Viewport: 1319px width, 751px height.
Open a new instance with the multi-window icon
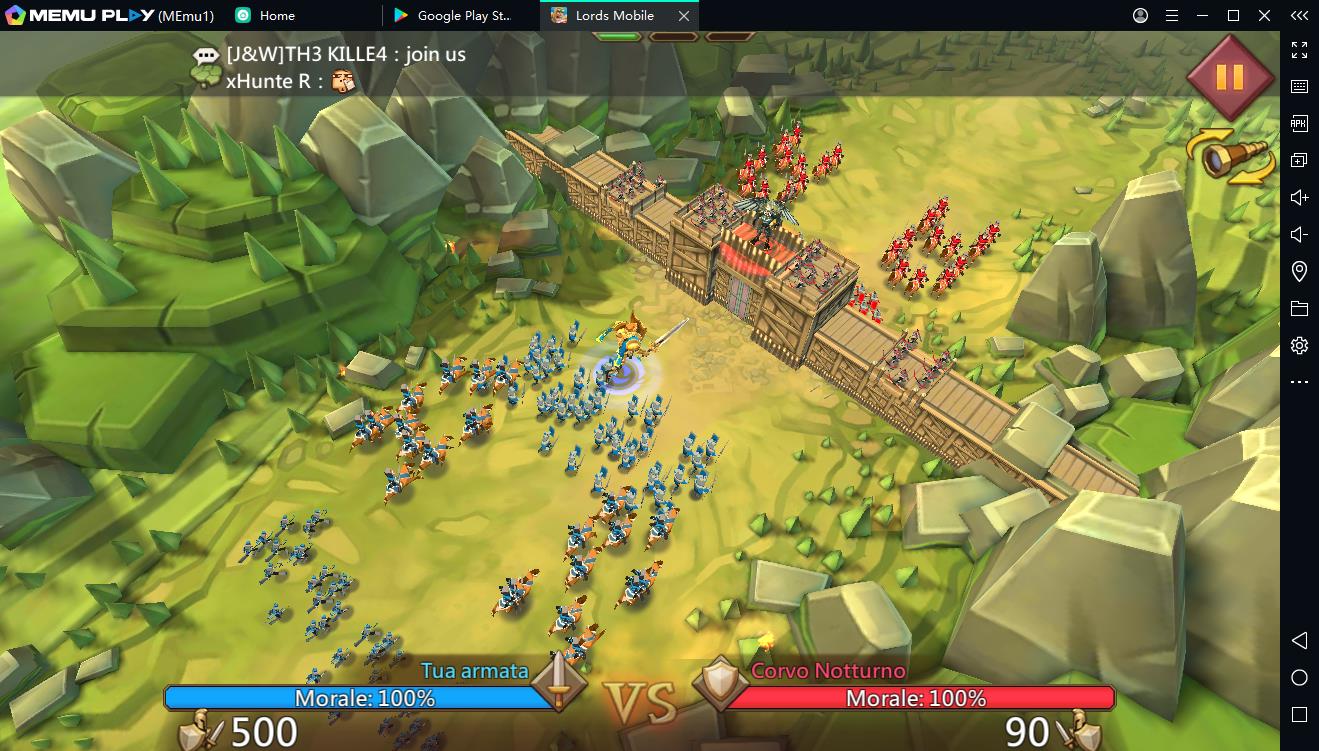pyautogui.click(x=1300, y=160)
